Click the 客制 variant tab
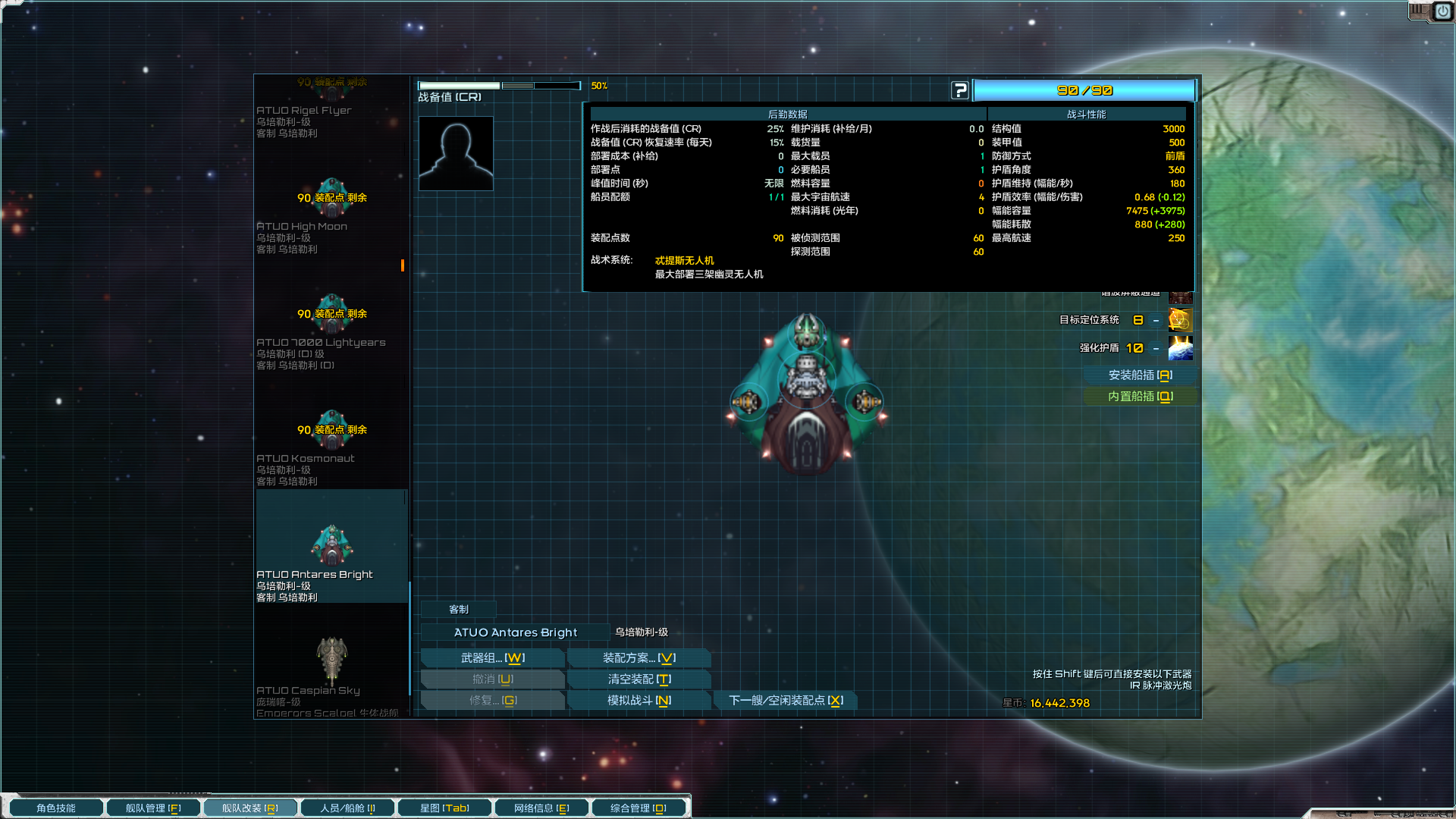 [x=458, y=609]
